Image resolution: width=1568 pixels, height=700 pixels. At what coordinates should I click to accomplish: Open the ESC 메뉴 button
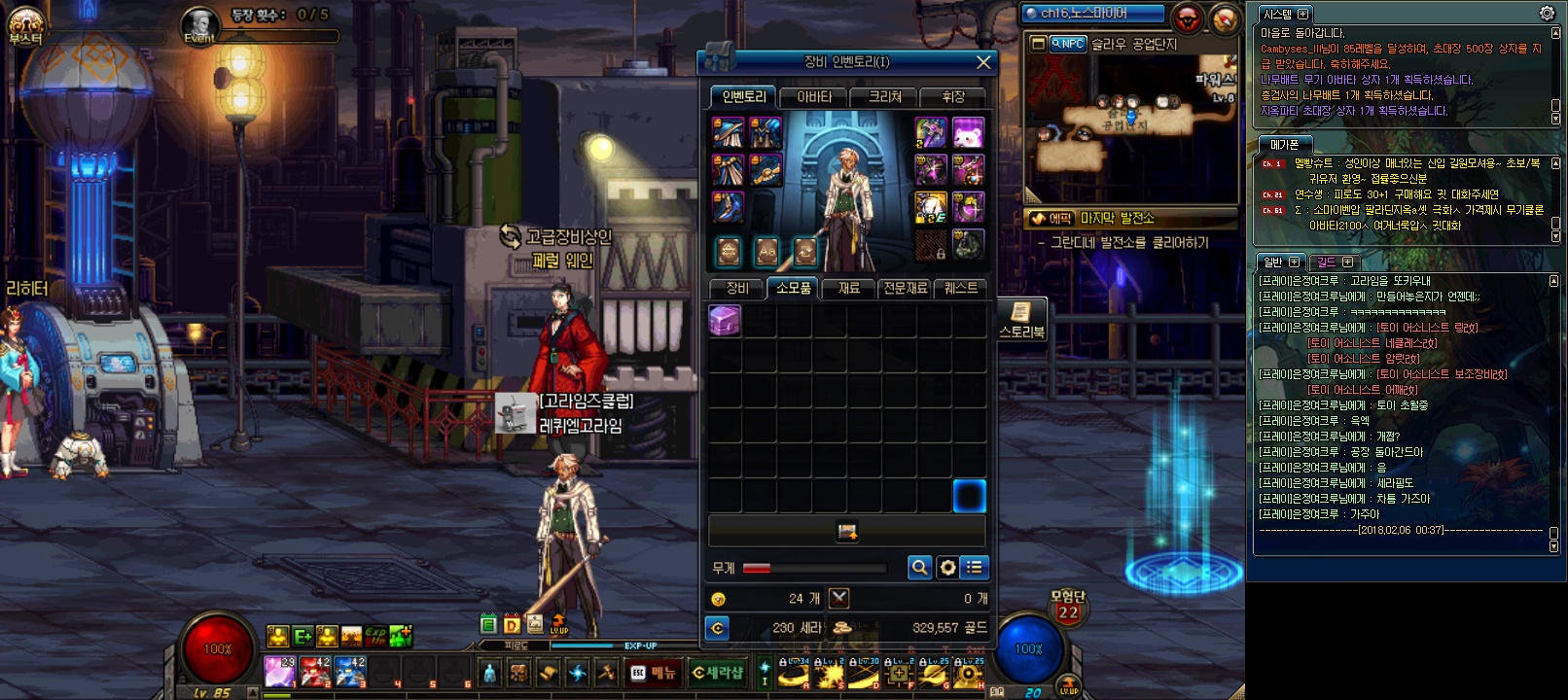[653, 673]
